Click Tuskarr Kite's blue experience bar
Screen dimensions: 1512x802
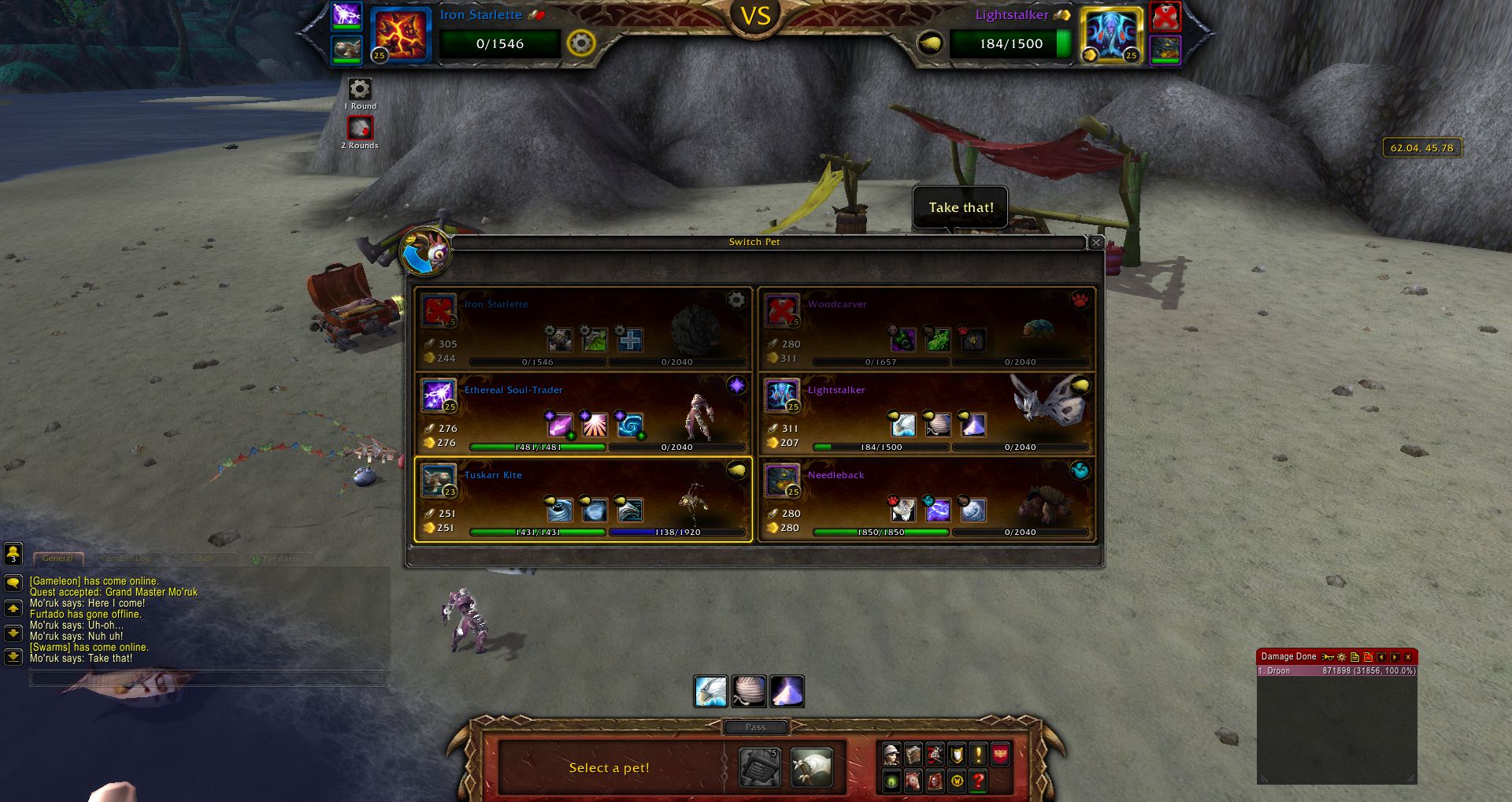(x=677, y=533)
